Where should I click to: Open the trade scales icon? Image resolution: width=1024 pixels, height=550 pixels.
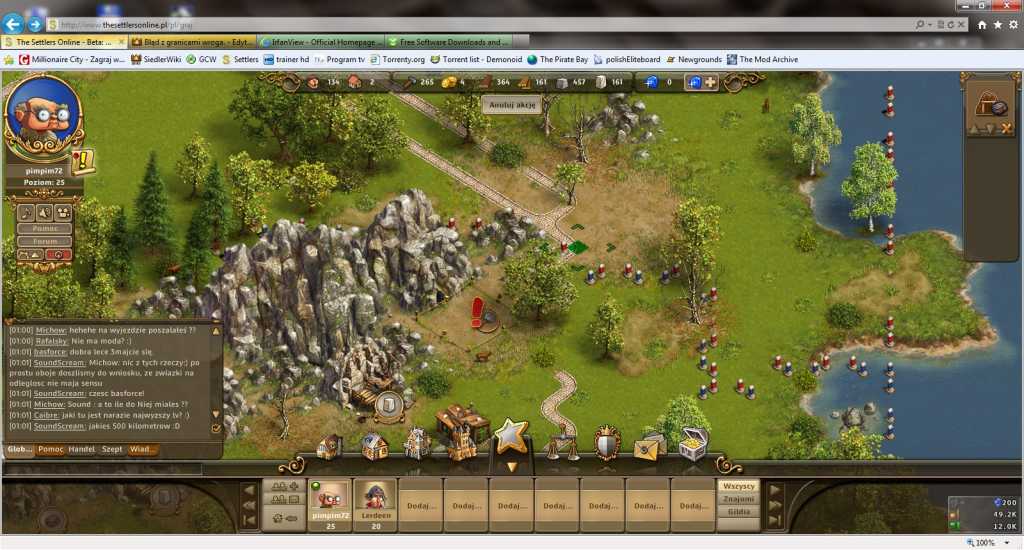[561, 442]
